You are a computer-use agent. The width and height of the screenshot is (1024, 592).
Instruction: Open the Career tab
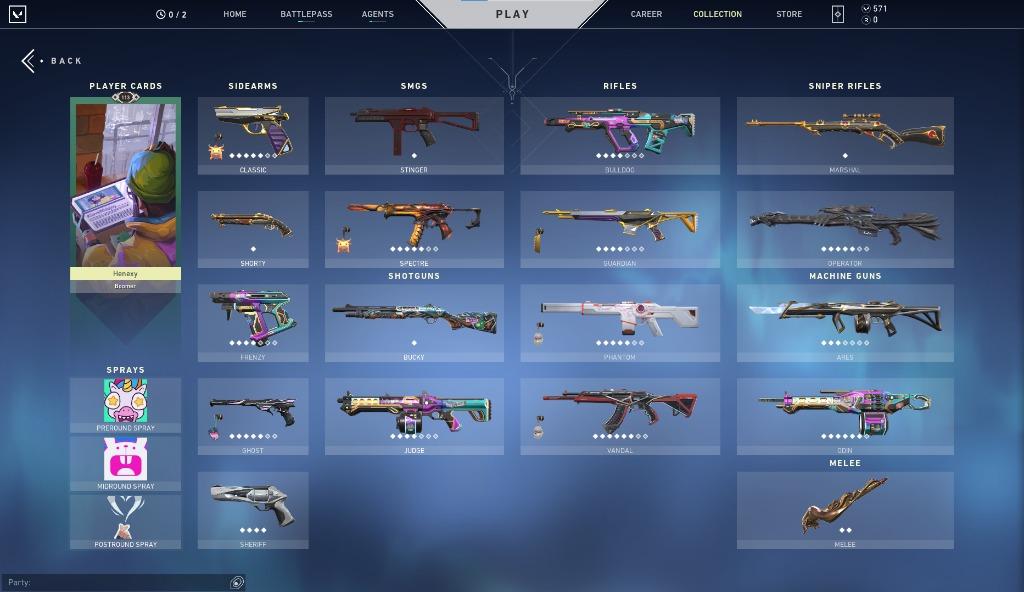tap(646, 14)
